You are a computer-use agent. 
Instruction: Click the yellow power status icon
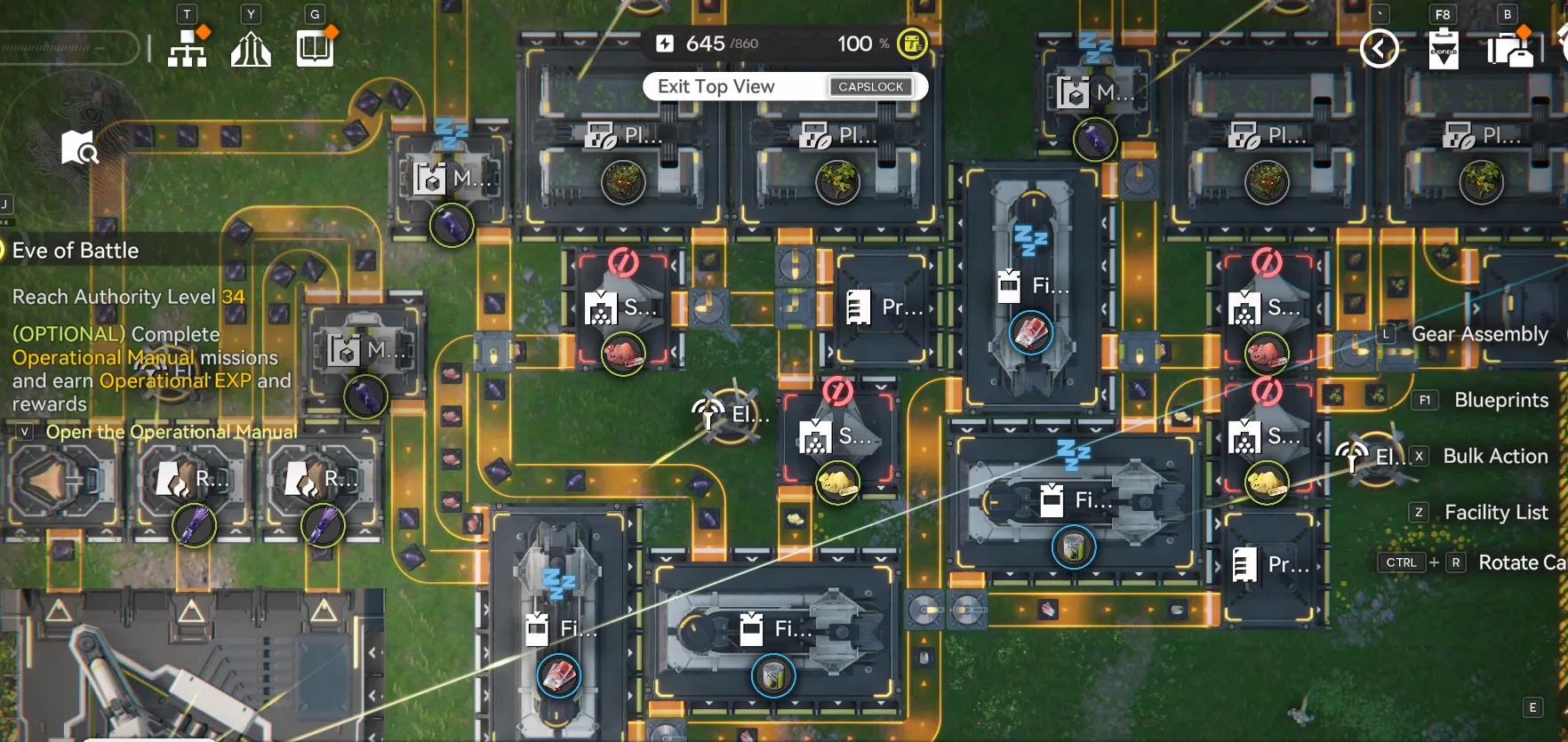[912, 44]
